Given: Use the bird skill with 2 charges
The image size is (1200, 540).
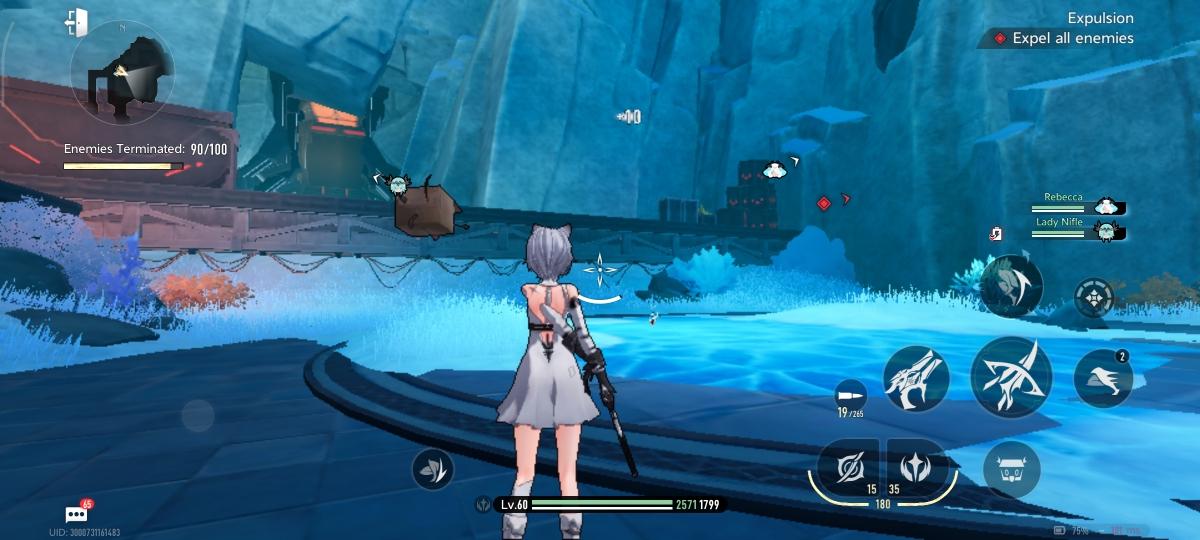Looking at the screenshot, I should pos(1102,379).
